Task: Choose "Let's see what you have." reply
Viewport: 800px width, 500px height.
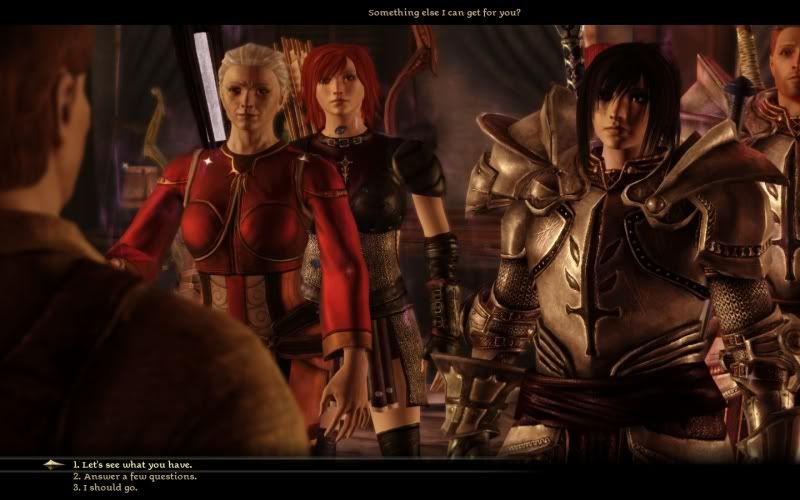Action: (x=132, y=465)
